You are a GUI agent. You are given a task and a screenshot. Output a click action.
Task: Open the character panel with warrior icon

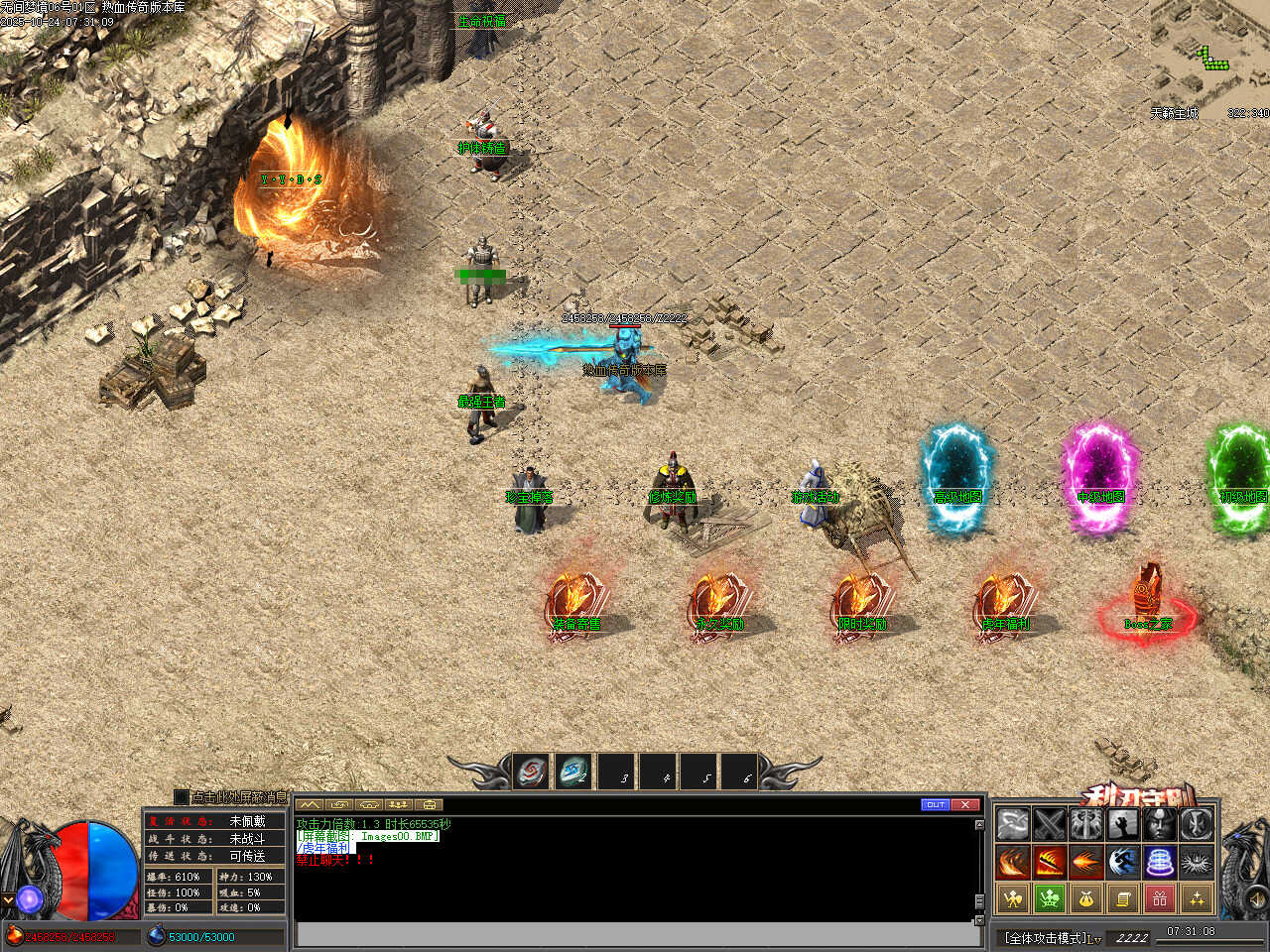[1012, 899]
